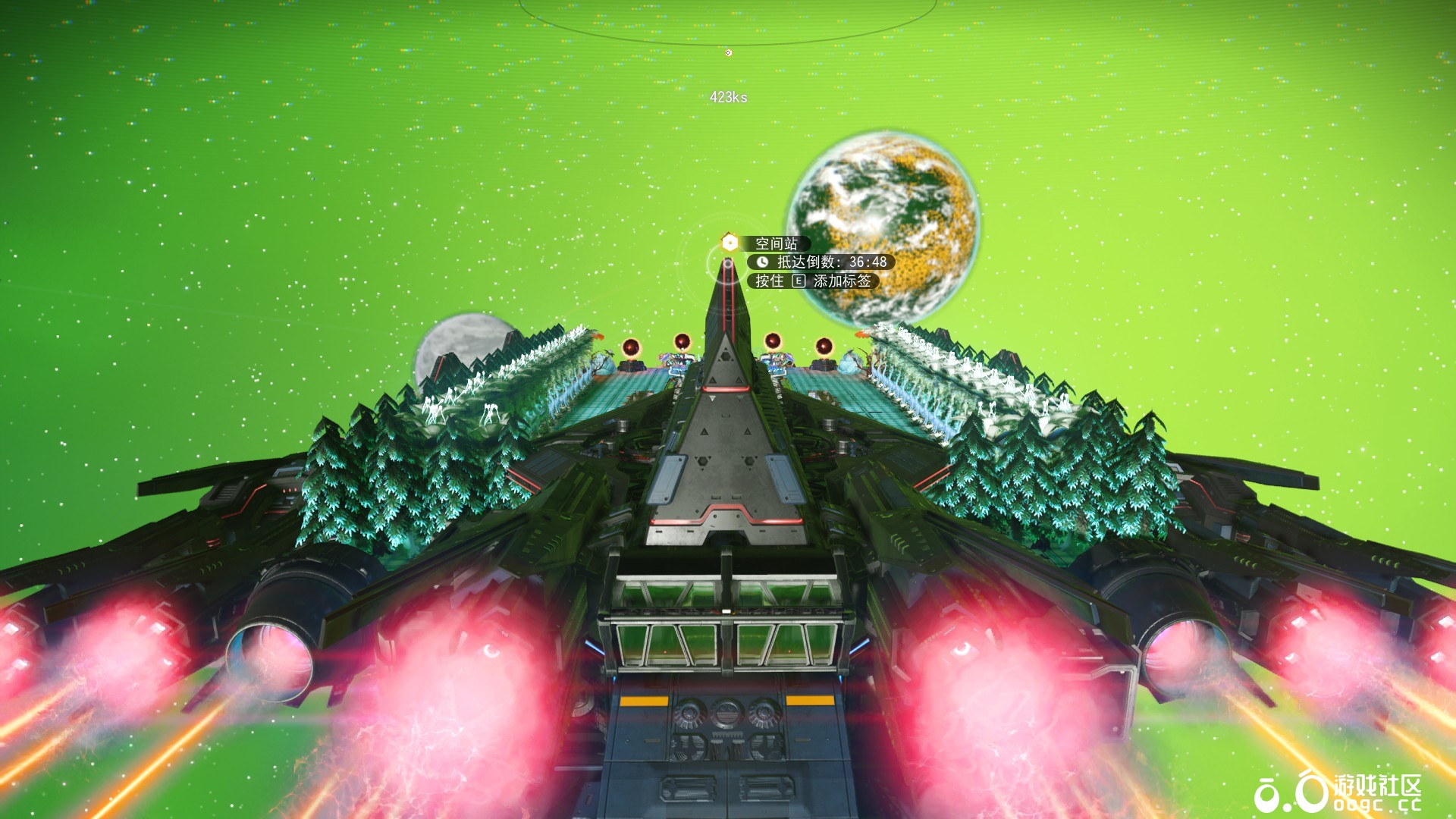Click the small waypoint icon on the compass arc
This screenshot has width=1456, height=819.
tap(728, 52)
